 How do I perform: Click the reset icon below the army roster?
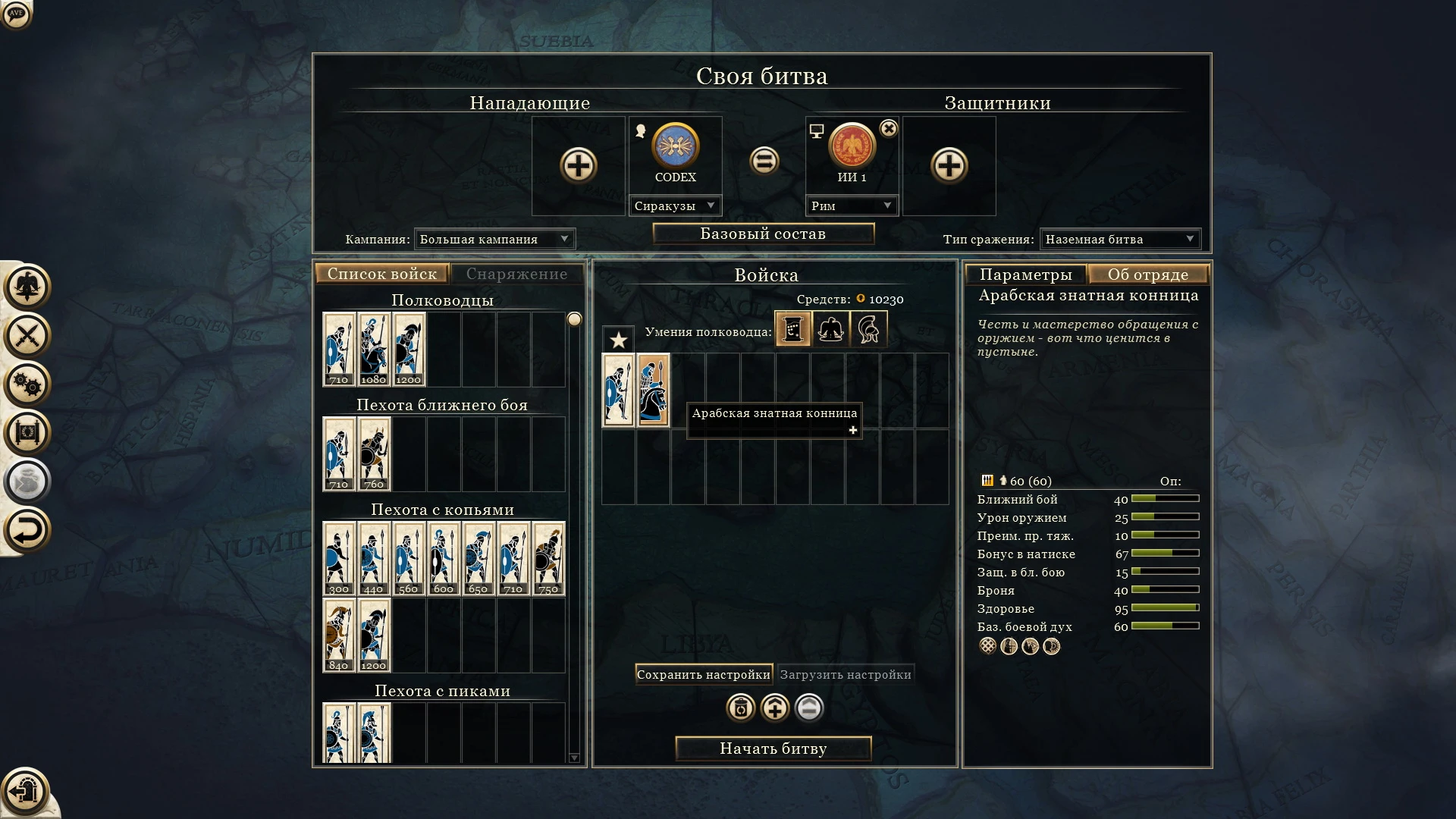[739, 709]
